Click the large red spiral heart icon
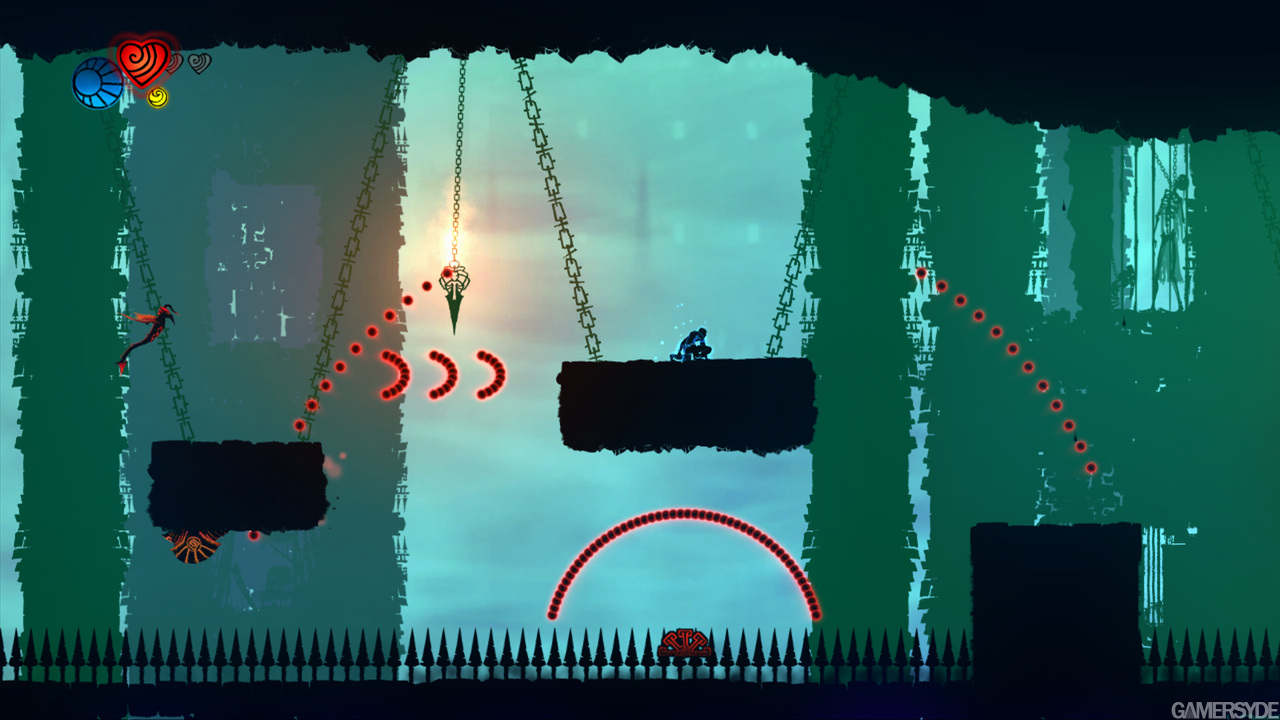Image resolution: width=1280 pixels, height=720 pixels. (x=143, y=60)
